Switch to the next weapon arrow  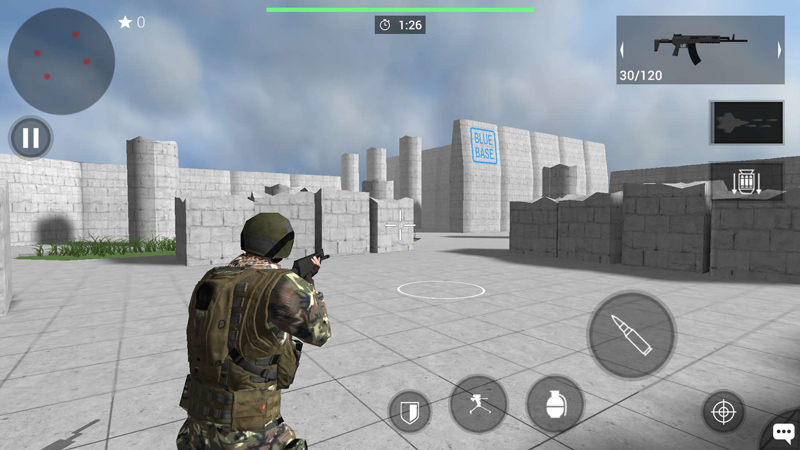pyautogui.click(x=779, y=49)
